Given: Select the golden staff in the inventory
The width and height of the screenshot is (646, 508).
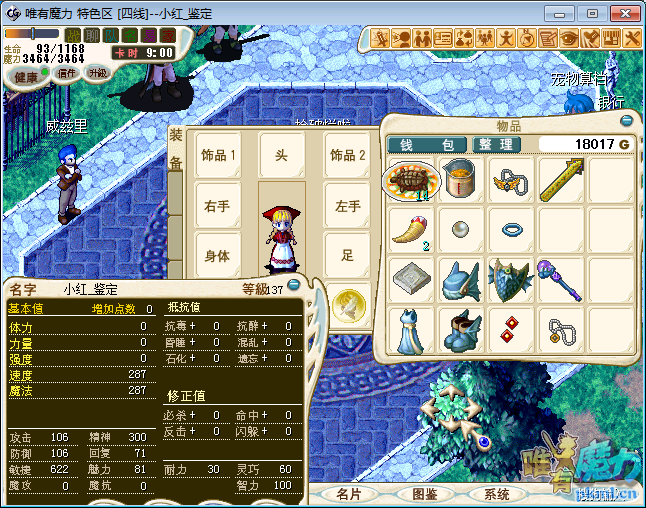Looking at the screenshot, I should click(x=561, y=181).
